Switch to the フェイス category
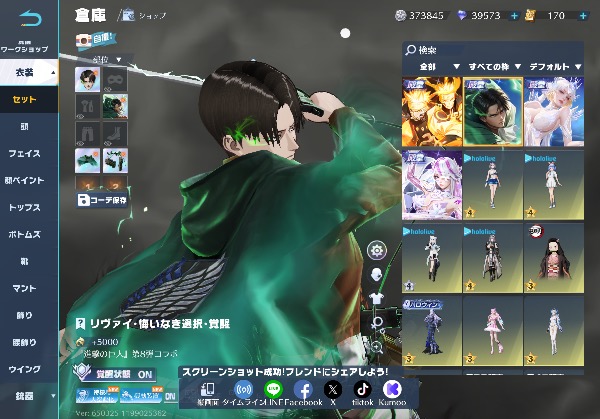 (25, 154)
